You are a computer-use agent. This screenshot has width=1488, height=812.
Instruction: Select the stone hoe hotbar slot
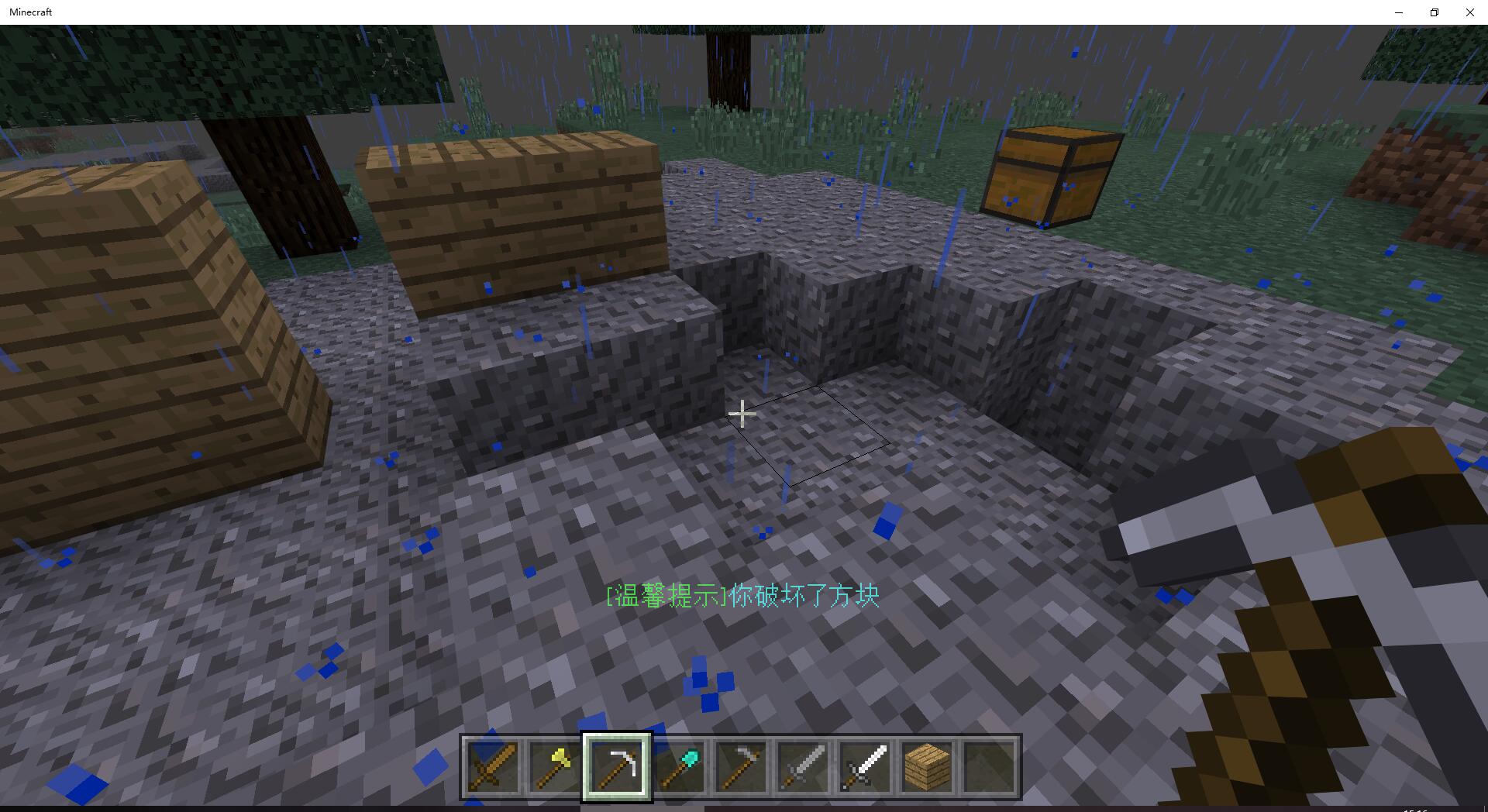click(x=741, y=767)
